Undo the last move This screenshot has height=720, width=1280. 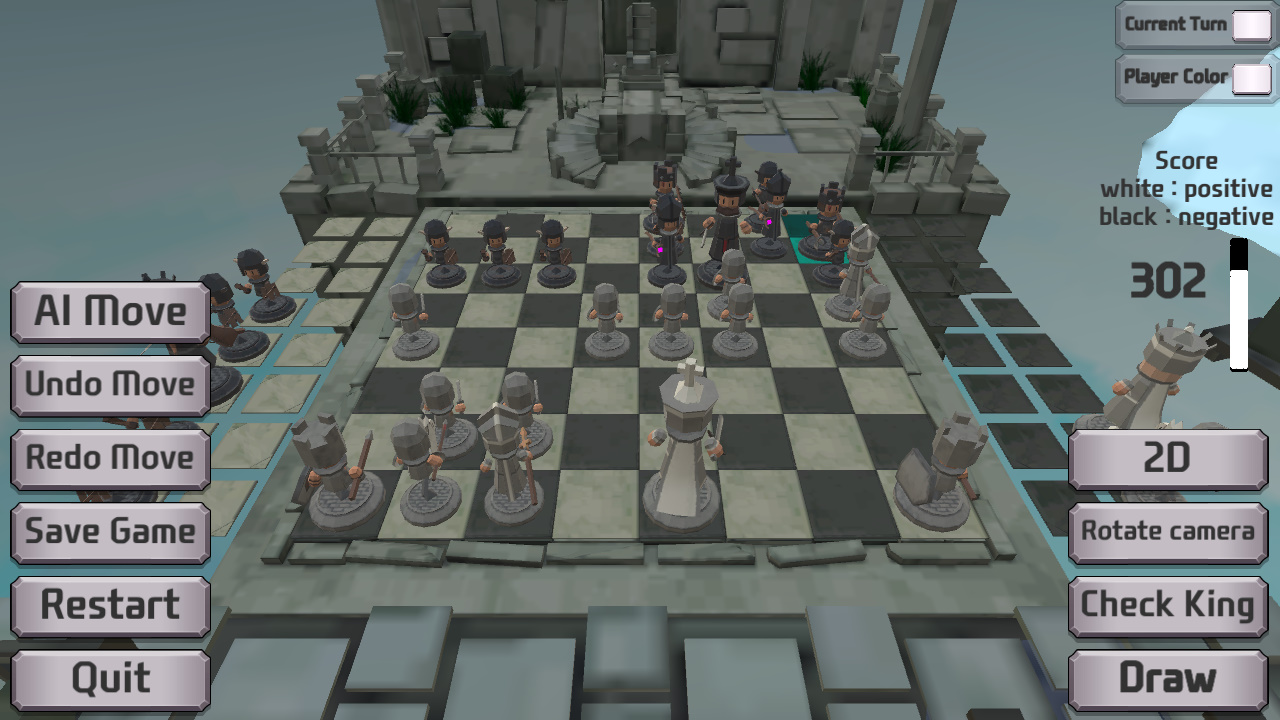pyautogui.click(x=108, y=385)
